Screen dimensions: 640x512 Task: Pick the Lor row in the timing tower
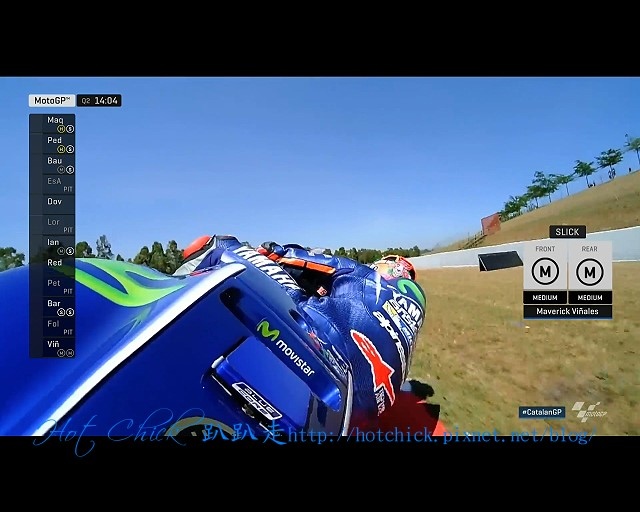[53, 225]
